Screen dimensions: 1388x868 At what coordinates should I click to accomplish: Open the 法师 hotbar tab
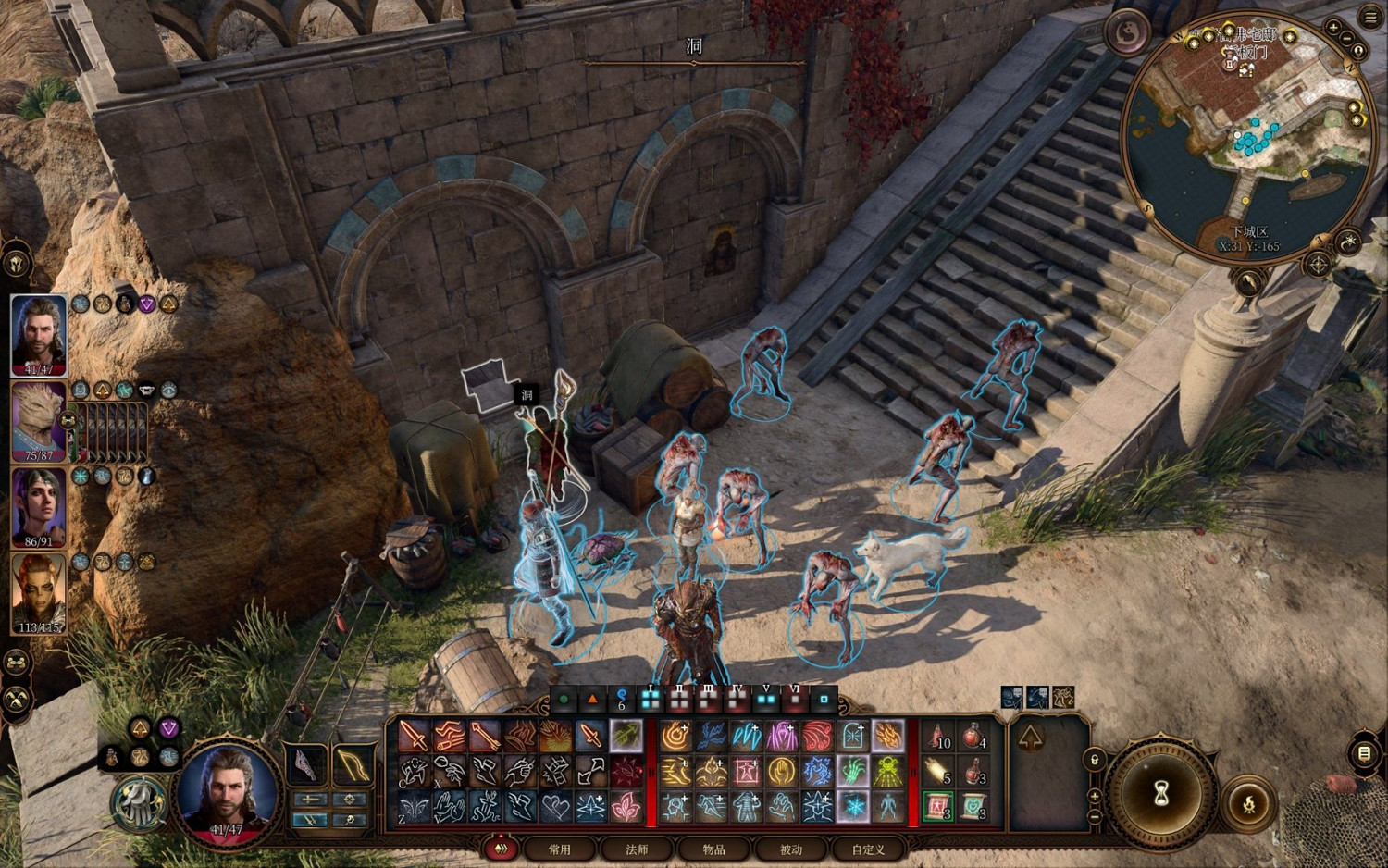coord(637,849)
